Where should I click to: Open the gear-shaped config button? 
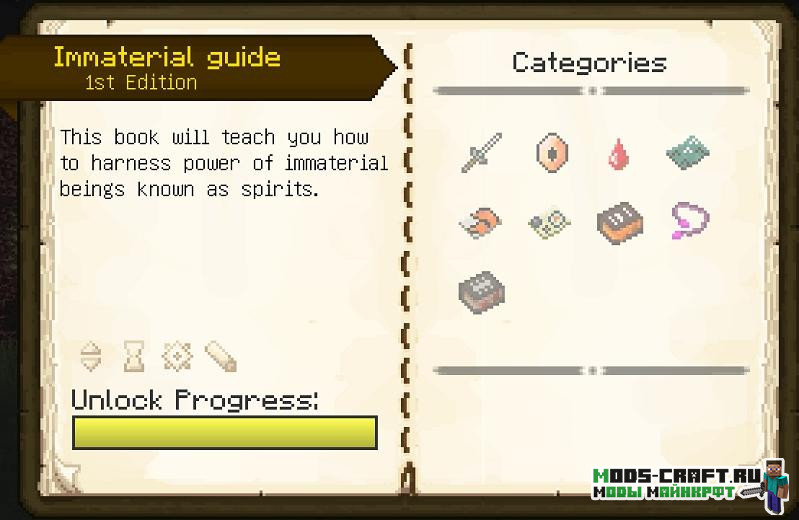coord(176,355)
